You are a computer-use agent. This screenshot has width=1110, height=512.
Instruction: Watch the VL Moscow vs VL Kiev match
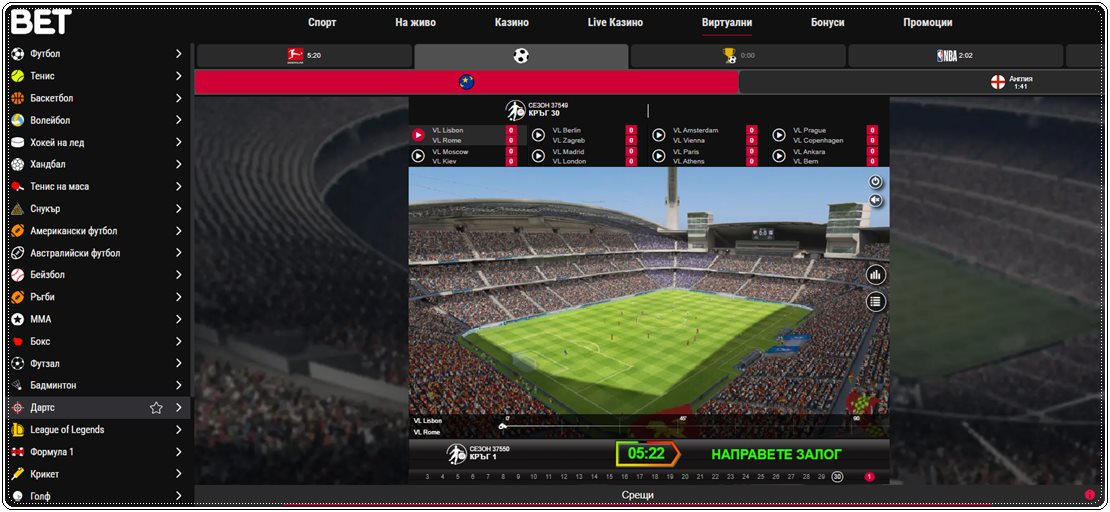(418, 156)
